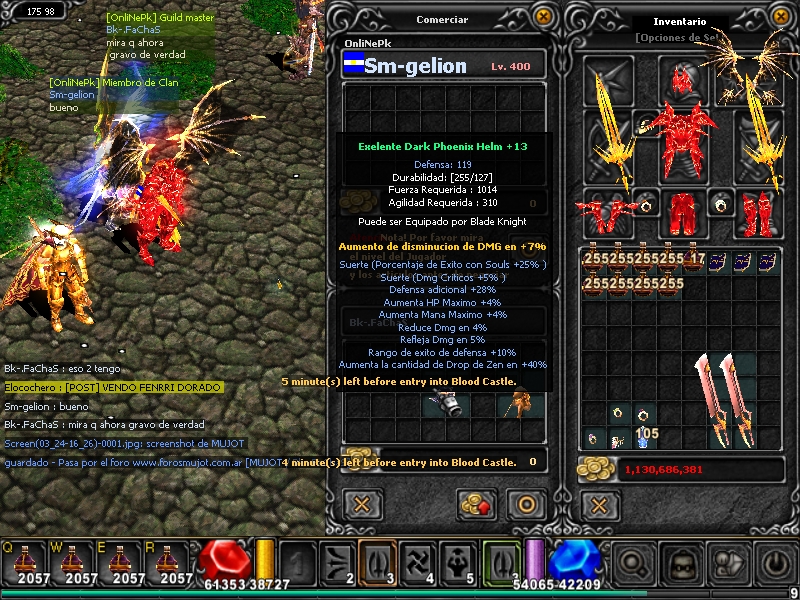Close inventory using bottom X button
Viewport: 800px width, 600px height.
(598, 504)
